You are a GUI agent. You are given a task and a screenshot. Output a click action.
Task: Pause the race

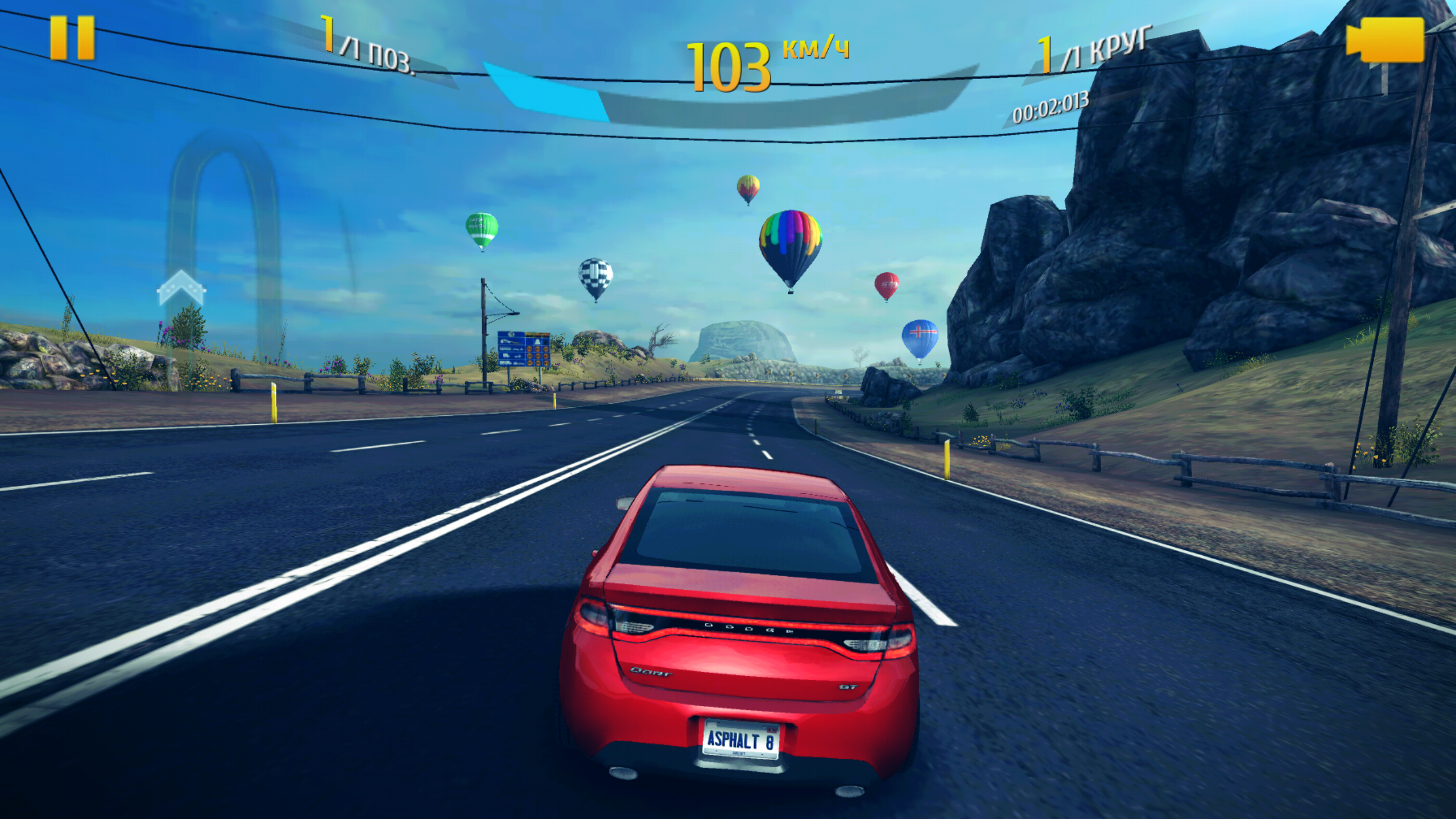point(72,38)
